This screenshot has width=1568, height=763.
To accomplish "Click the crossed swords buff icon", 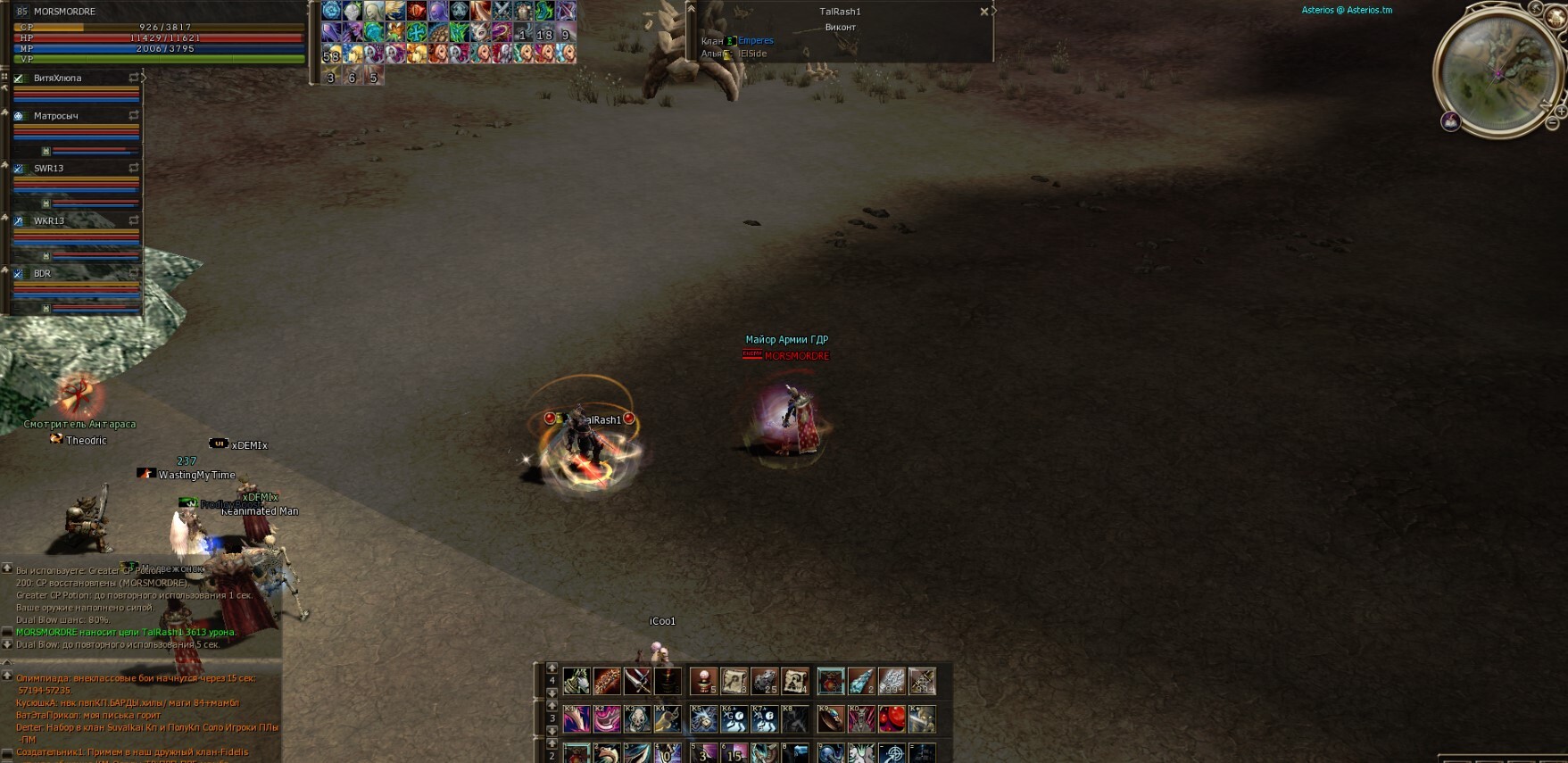I will click(x=502, y=11).
